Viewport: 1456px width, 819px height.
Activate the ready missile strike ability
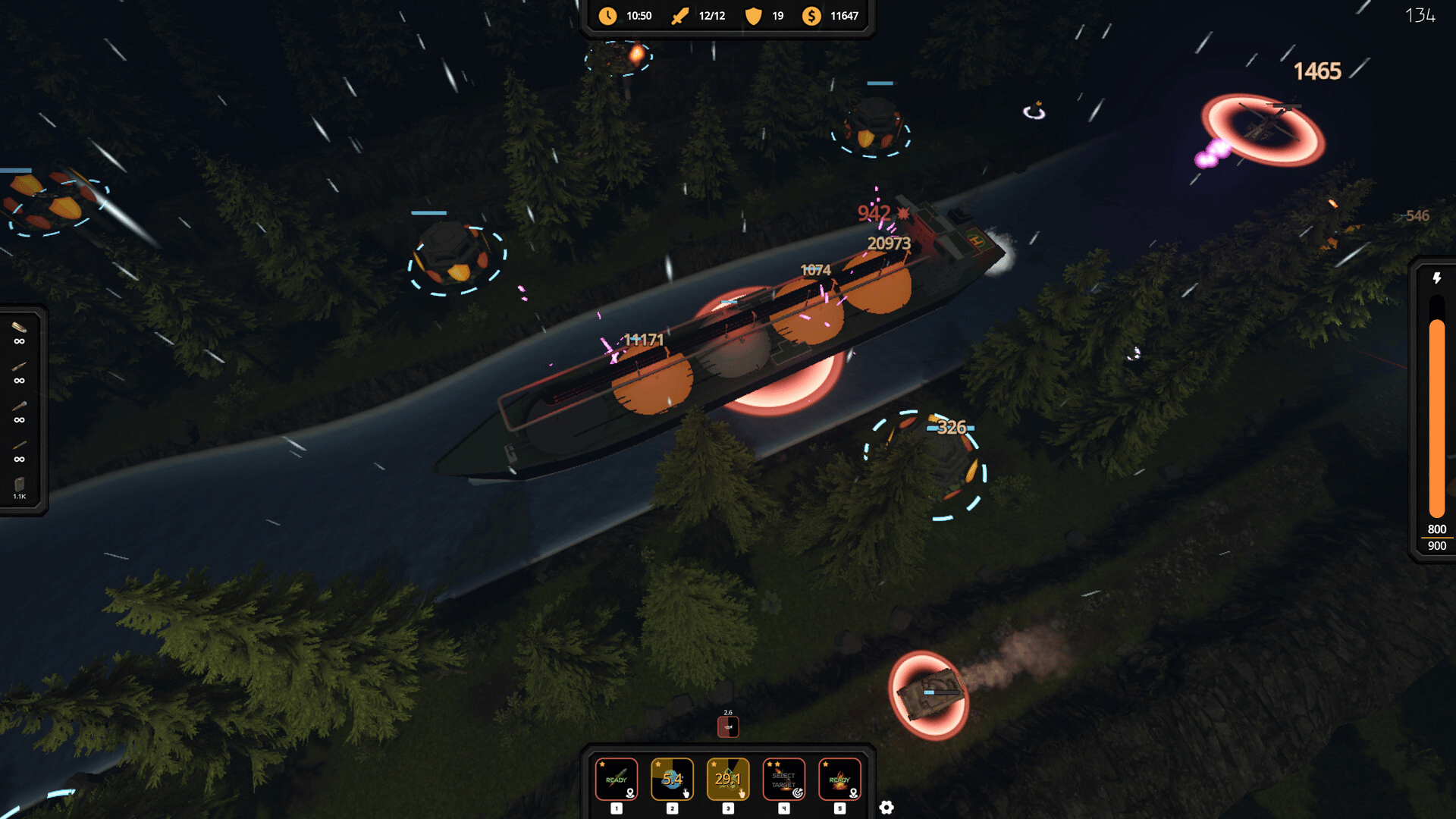click(616, 779)
